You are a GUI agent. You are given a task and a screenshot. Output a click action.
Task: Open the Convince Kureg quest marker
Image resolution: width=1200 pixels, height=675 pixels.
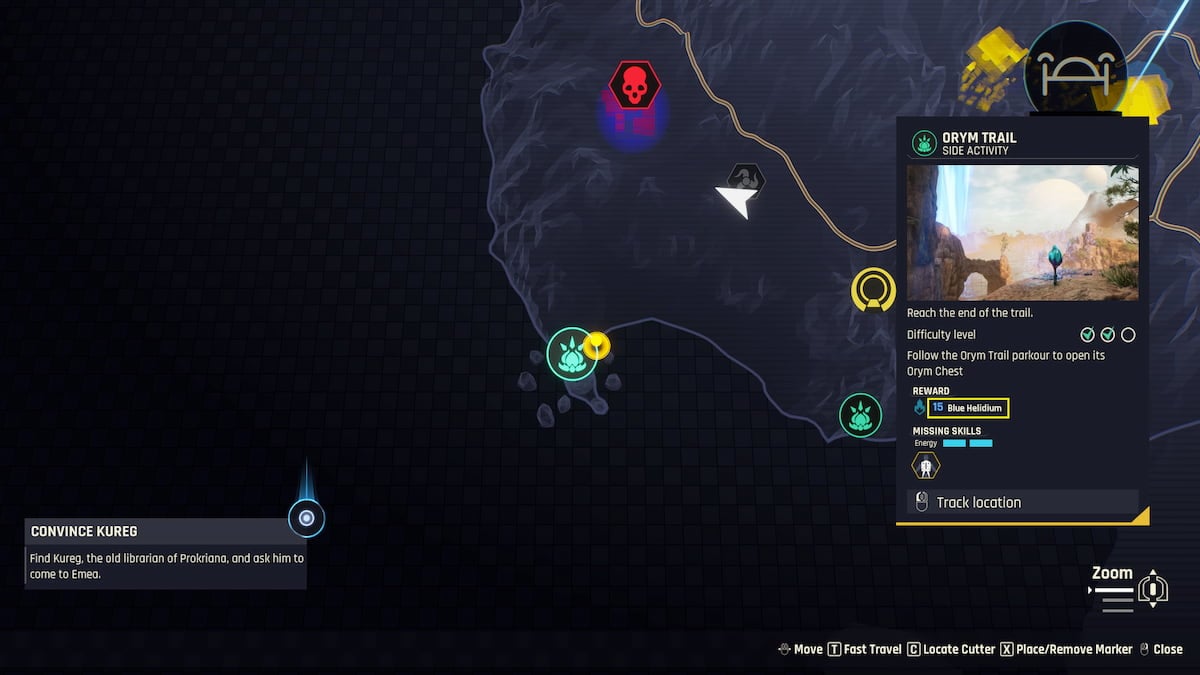pyautogui.click(x=306, y=518)
